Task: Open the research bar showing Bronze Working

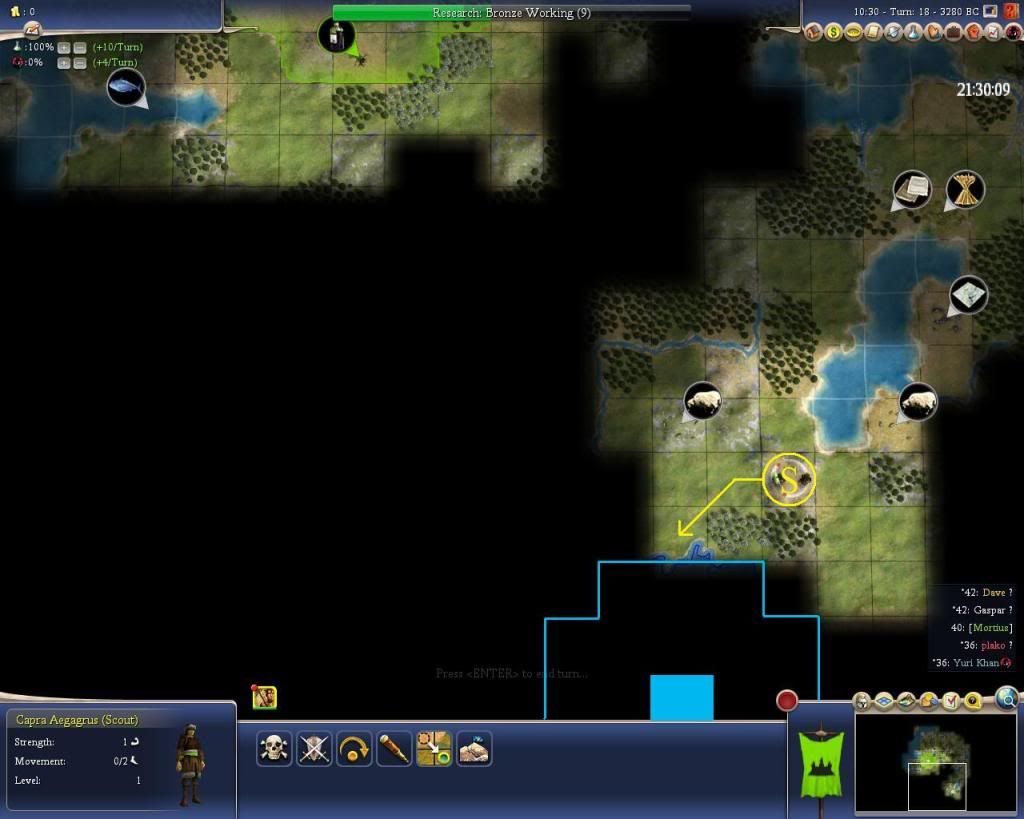Action: (x=511, y=13)
